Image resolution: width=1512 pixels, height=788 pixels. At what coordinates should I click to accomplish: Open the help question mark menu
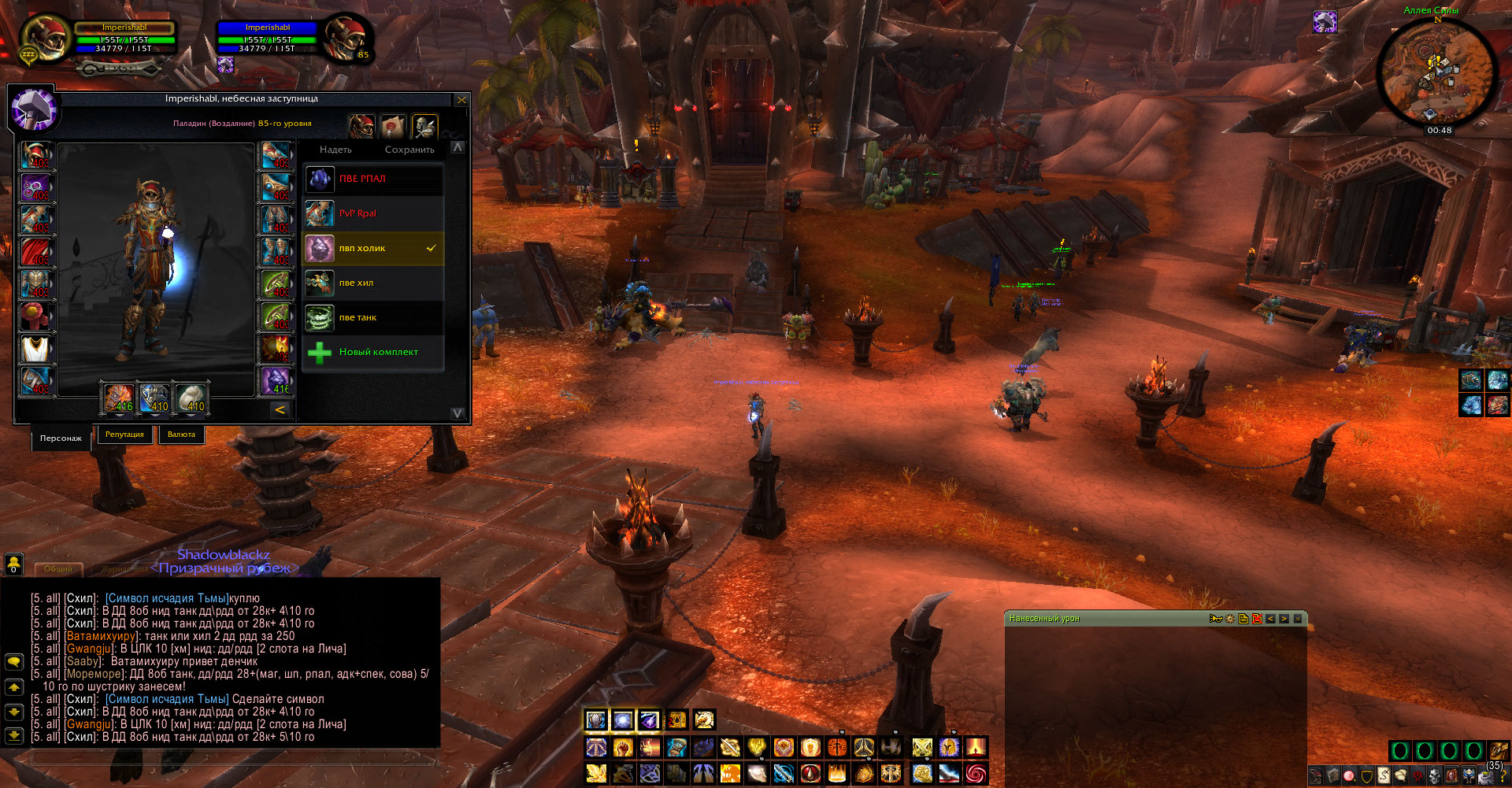pos(1503,777)
